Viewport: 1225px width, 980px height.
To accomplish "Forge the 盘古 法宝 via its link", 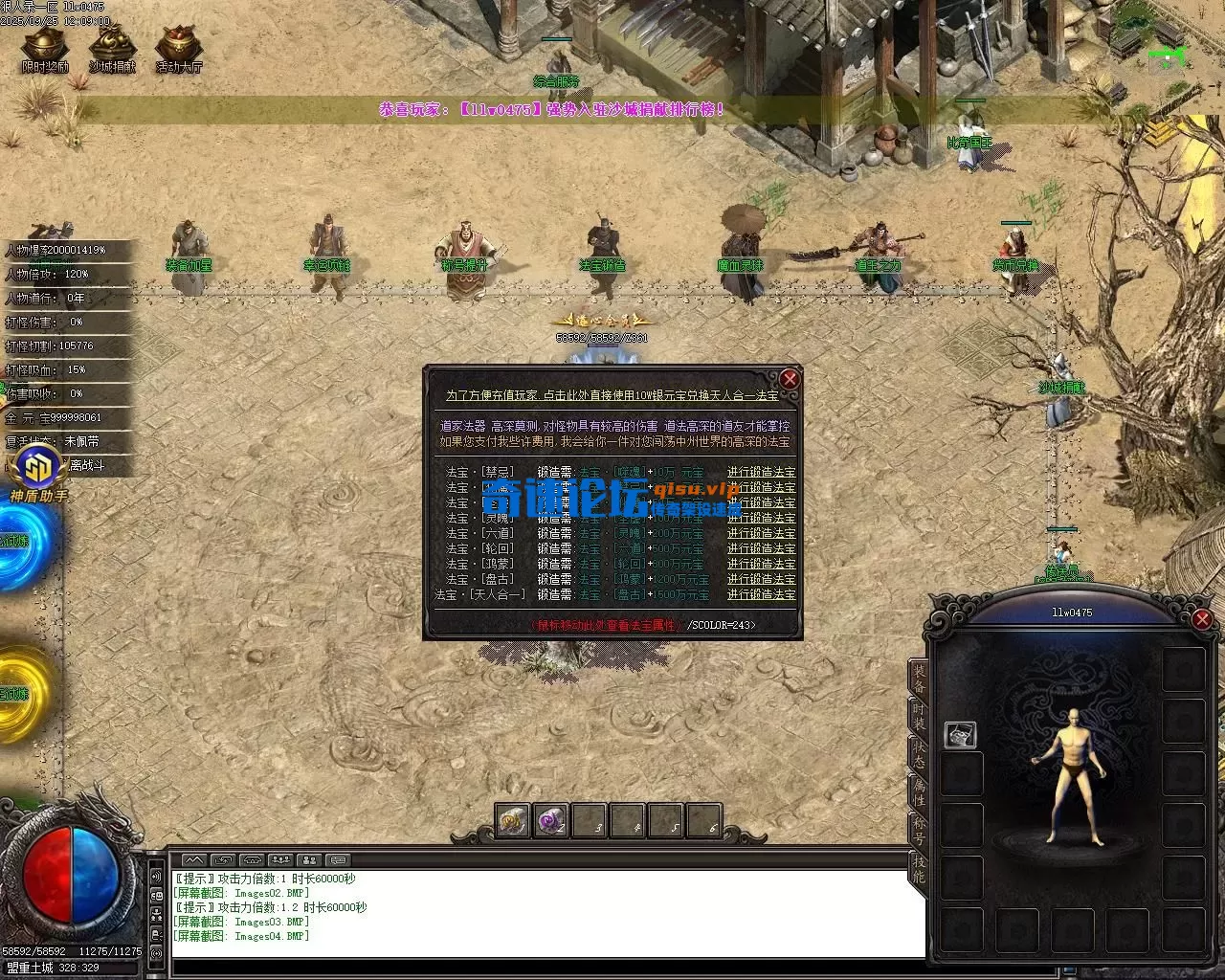I will click(761, 579).
